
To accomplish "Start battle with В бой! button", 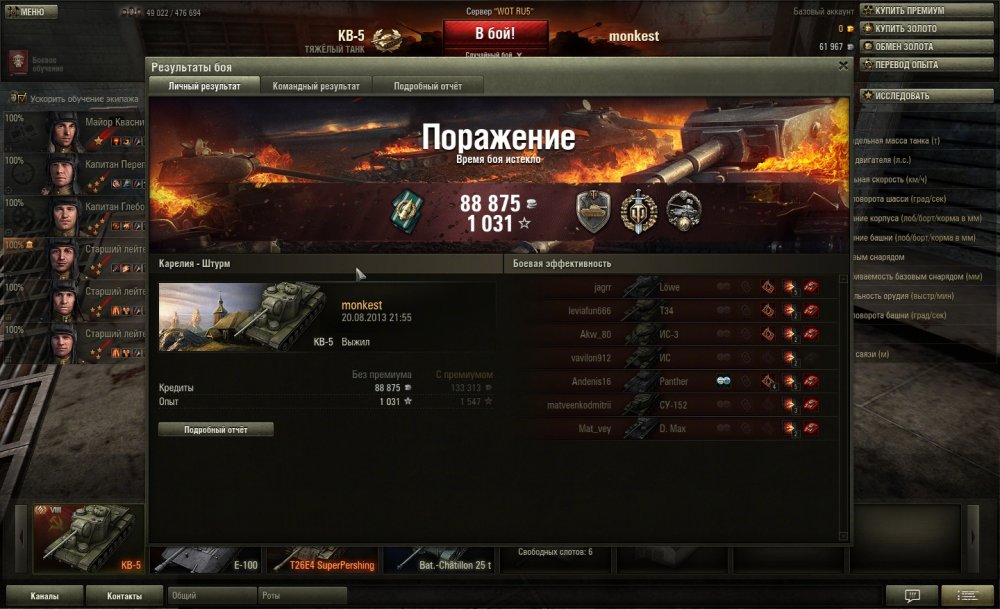I will click(496, 34).
